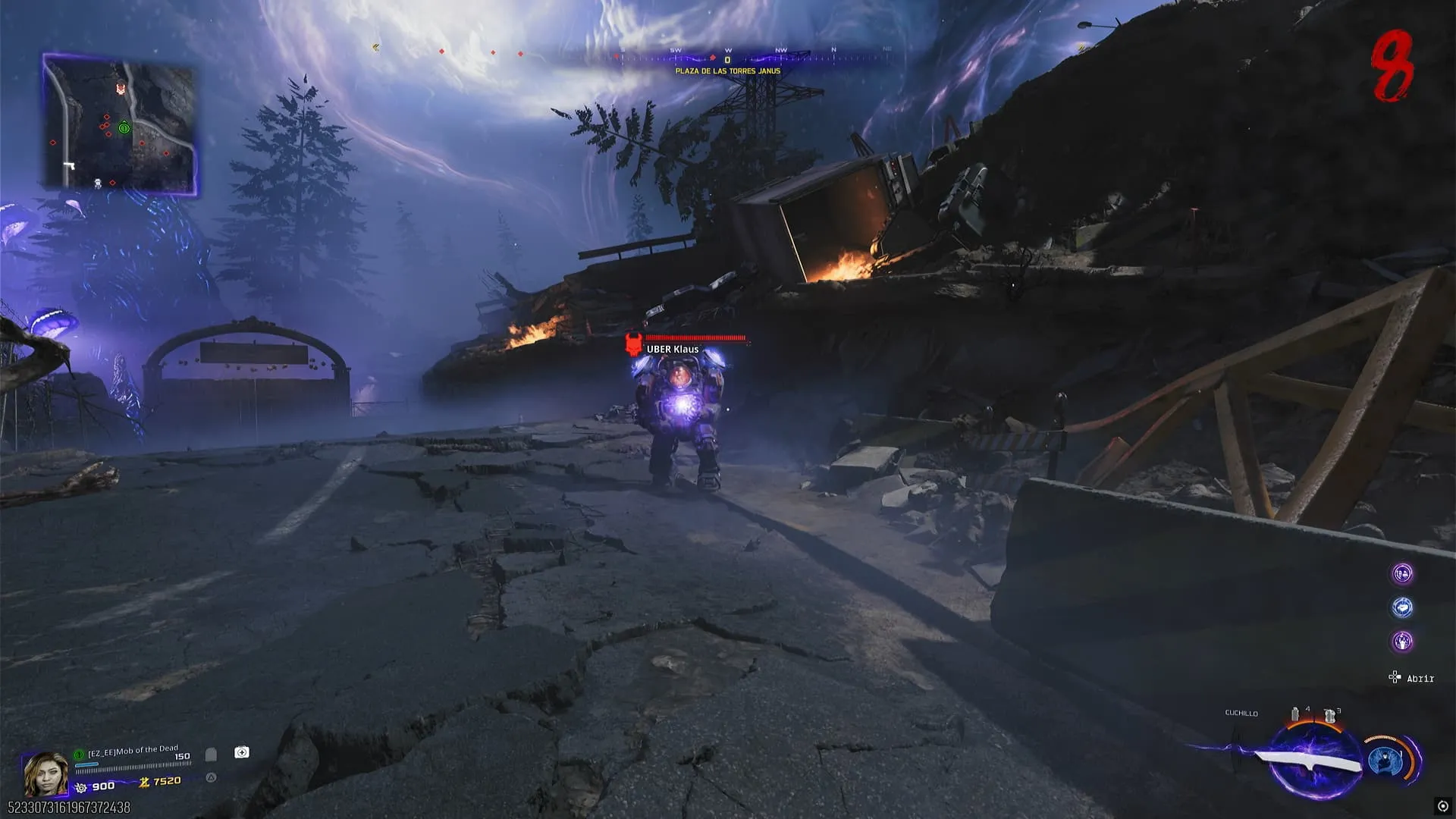The width and height of the screenshot is (1456, 819).
Task: Select the knife weapon icon
Action: click(x=1306, y=761)
